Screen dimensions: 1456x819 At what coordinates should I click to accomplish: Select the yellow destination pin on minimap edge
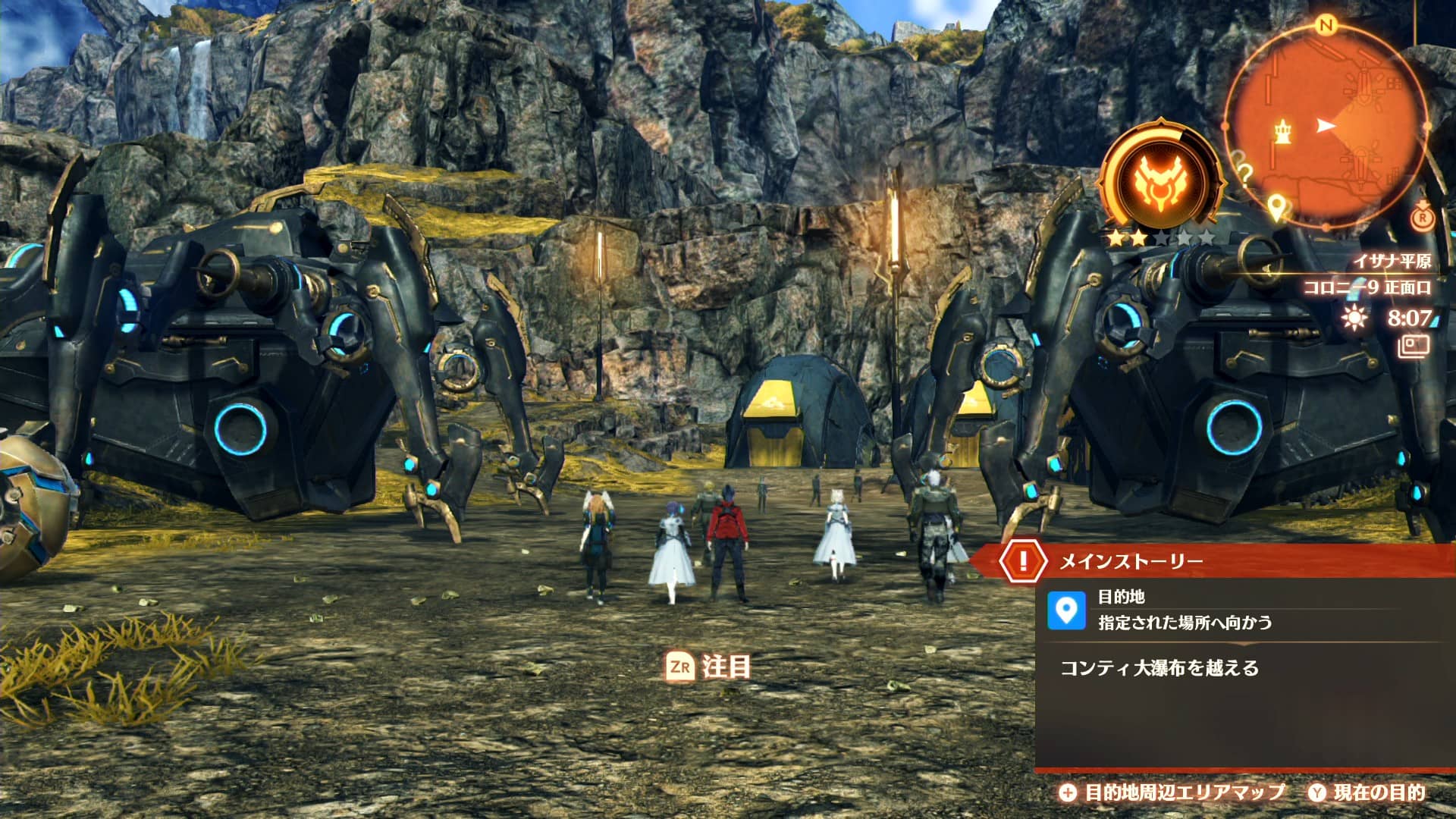pos(1277,206)
